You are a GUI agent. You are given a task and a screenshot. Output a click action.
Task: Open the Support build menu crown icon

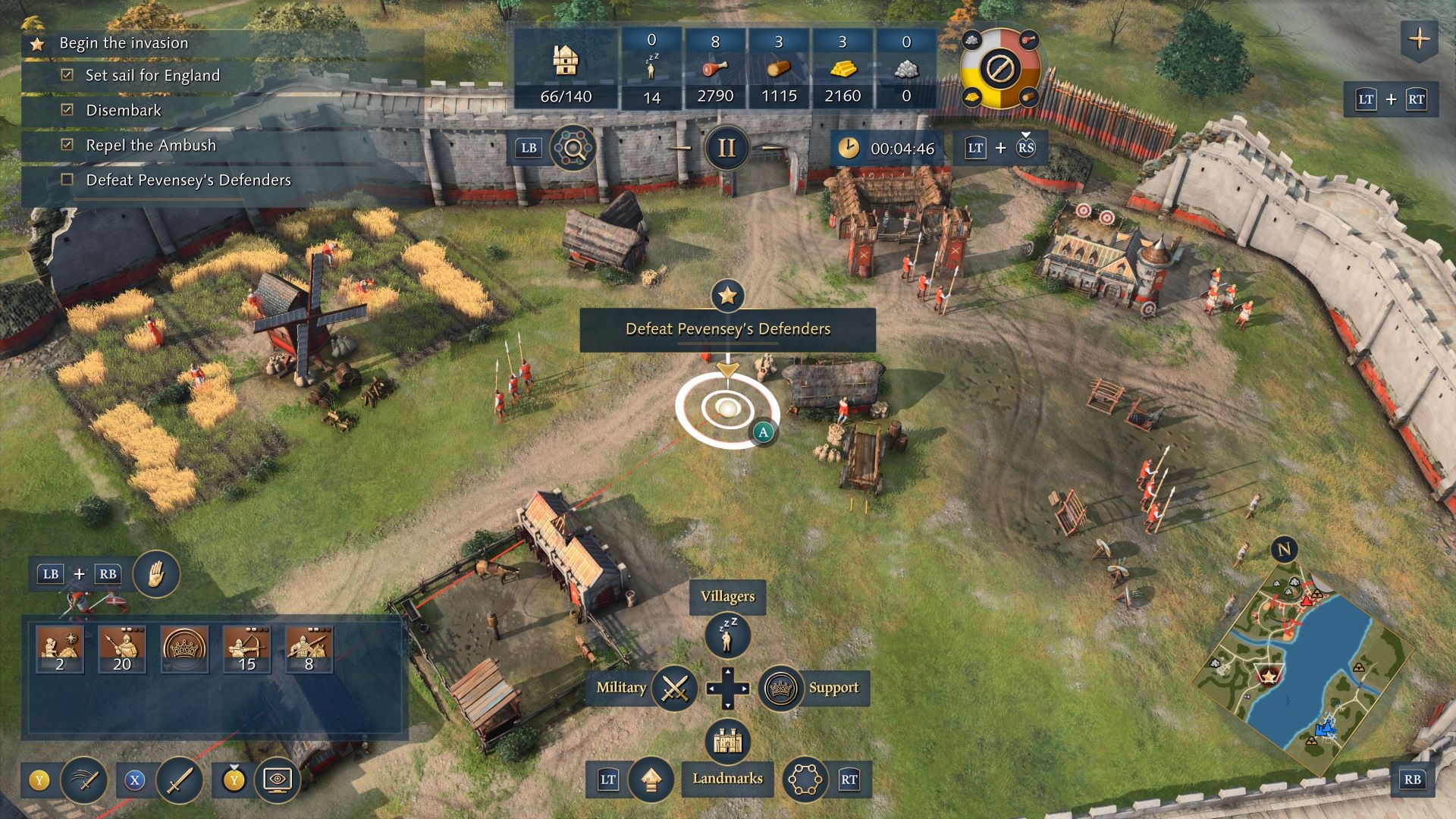783,689
